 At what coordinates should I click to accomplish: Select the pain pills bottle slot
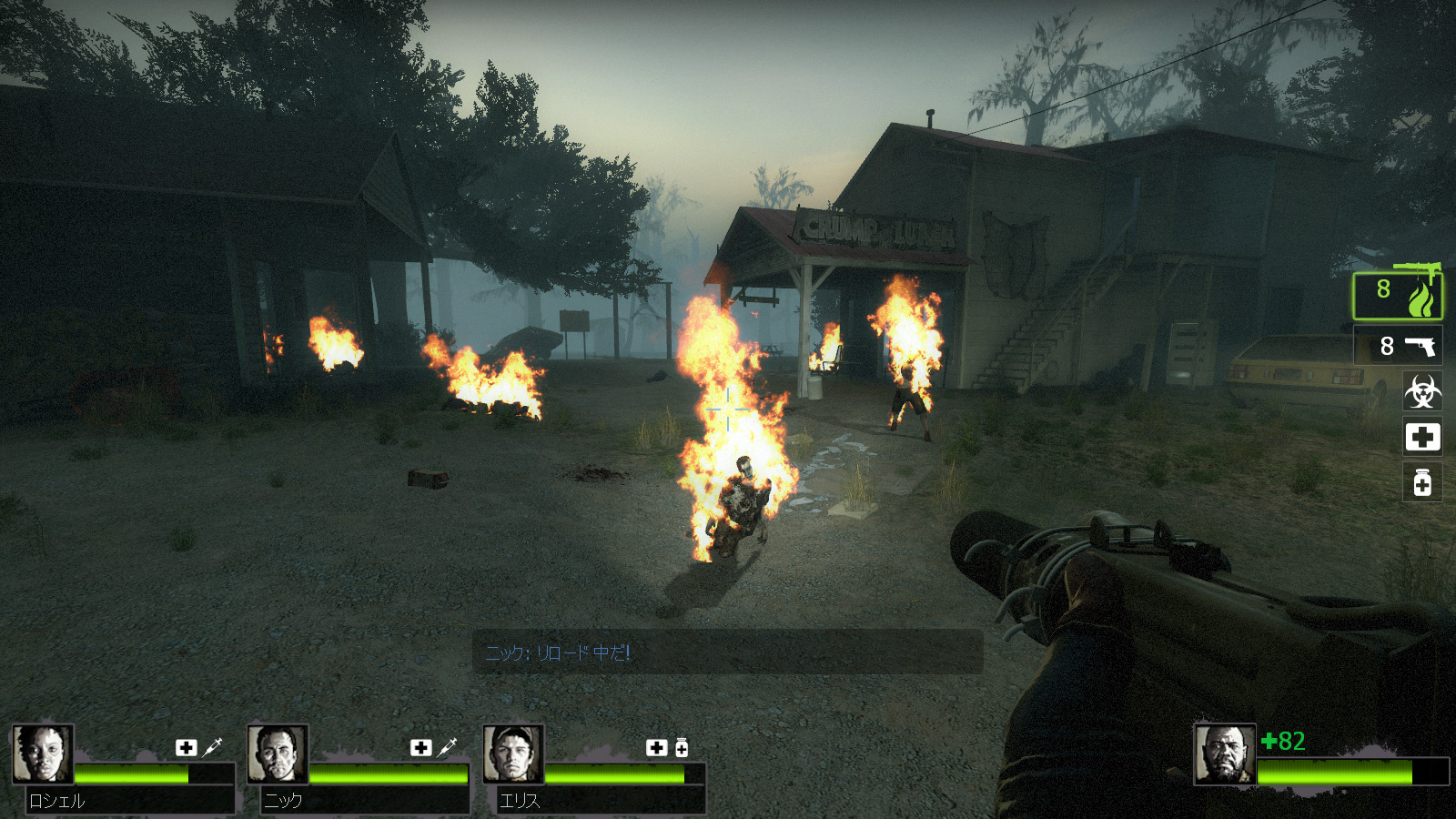(1422, 482)
